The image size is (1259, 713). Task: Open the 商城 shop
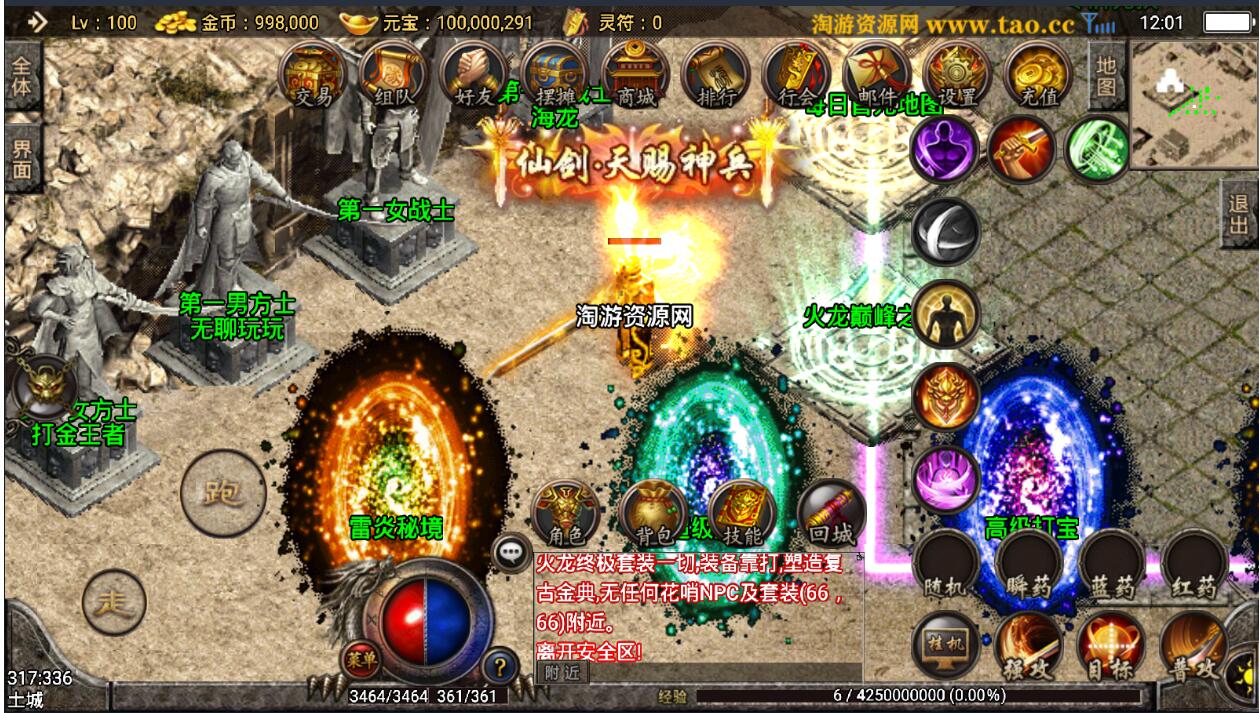[x=636, y=74]
